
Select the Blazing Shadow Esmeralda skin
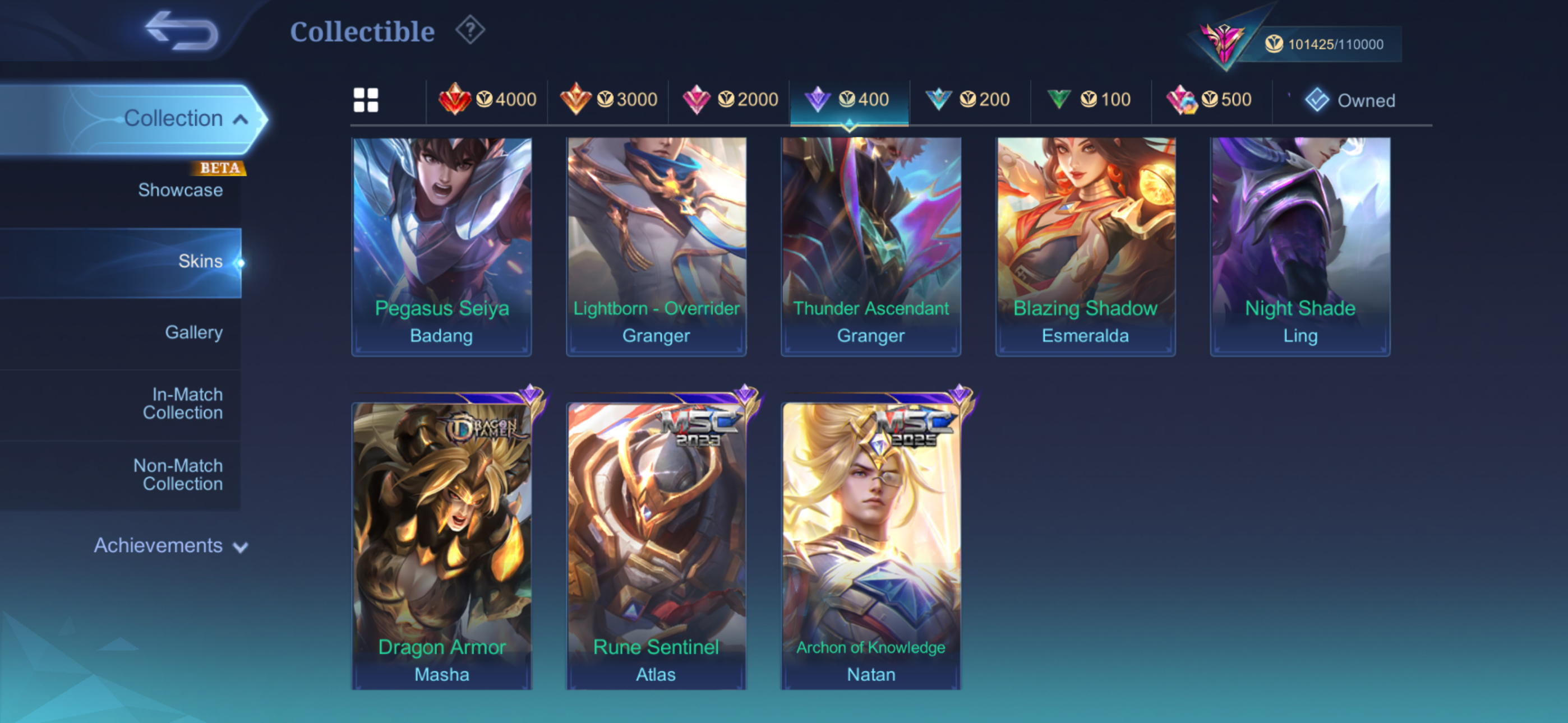pyautogui.click(x=1085, y=246)
